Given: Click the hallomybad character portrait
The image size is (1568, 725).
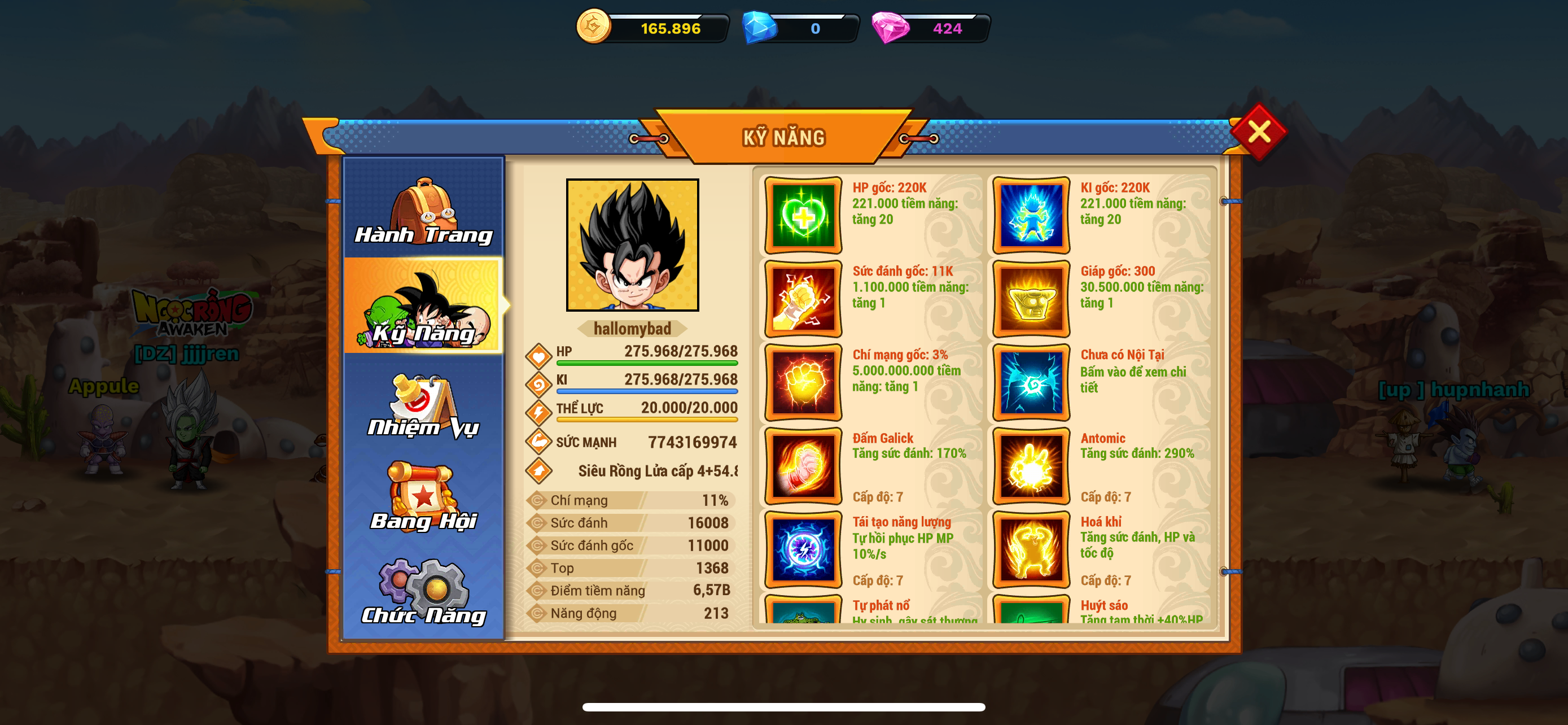Looking at the screenshot, I should [632, 244].
